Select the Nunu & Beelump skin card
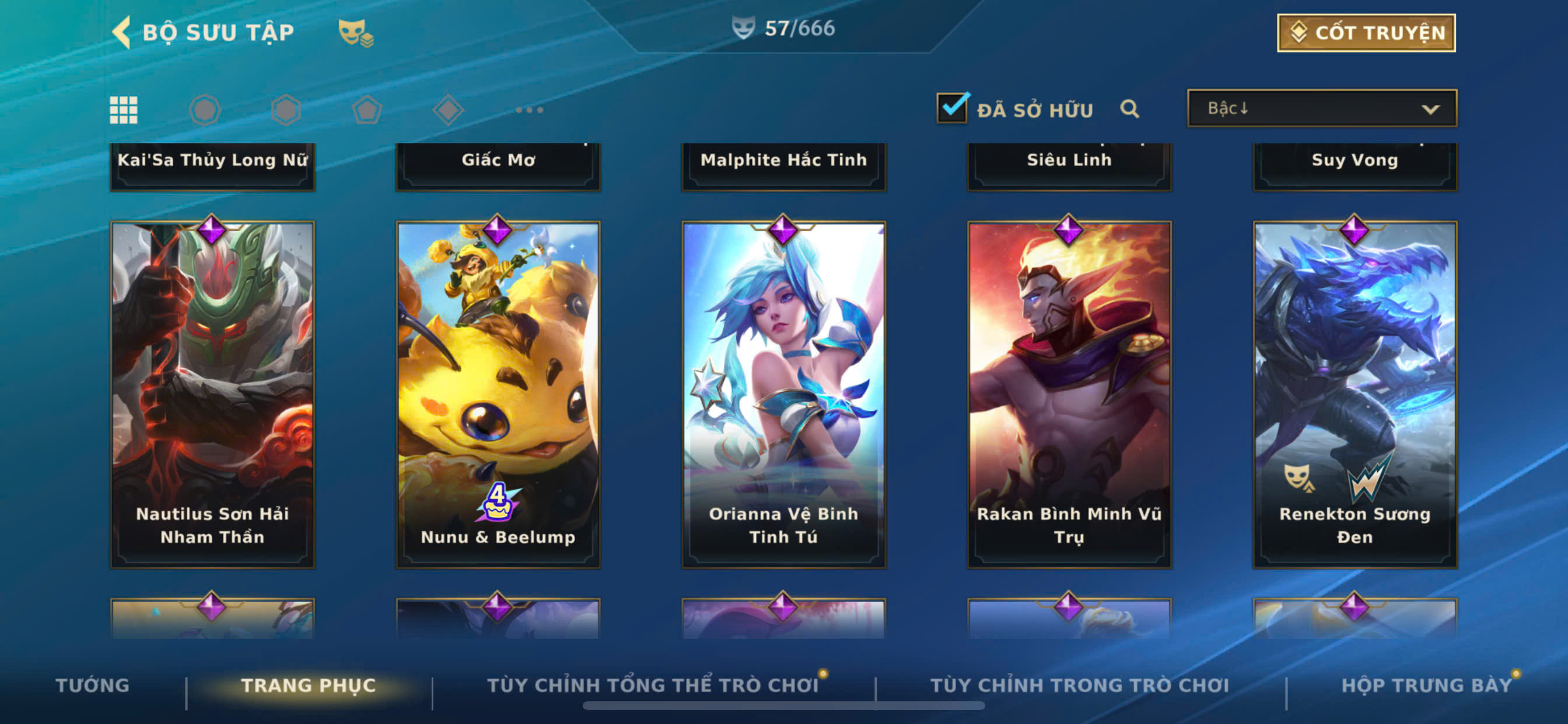This screenshot has height=724, width=1568. pyautogui.click(x=498, y=394)
